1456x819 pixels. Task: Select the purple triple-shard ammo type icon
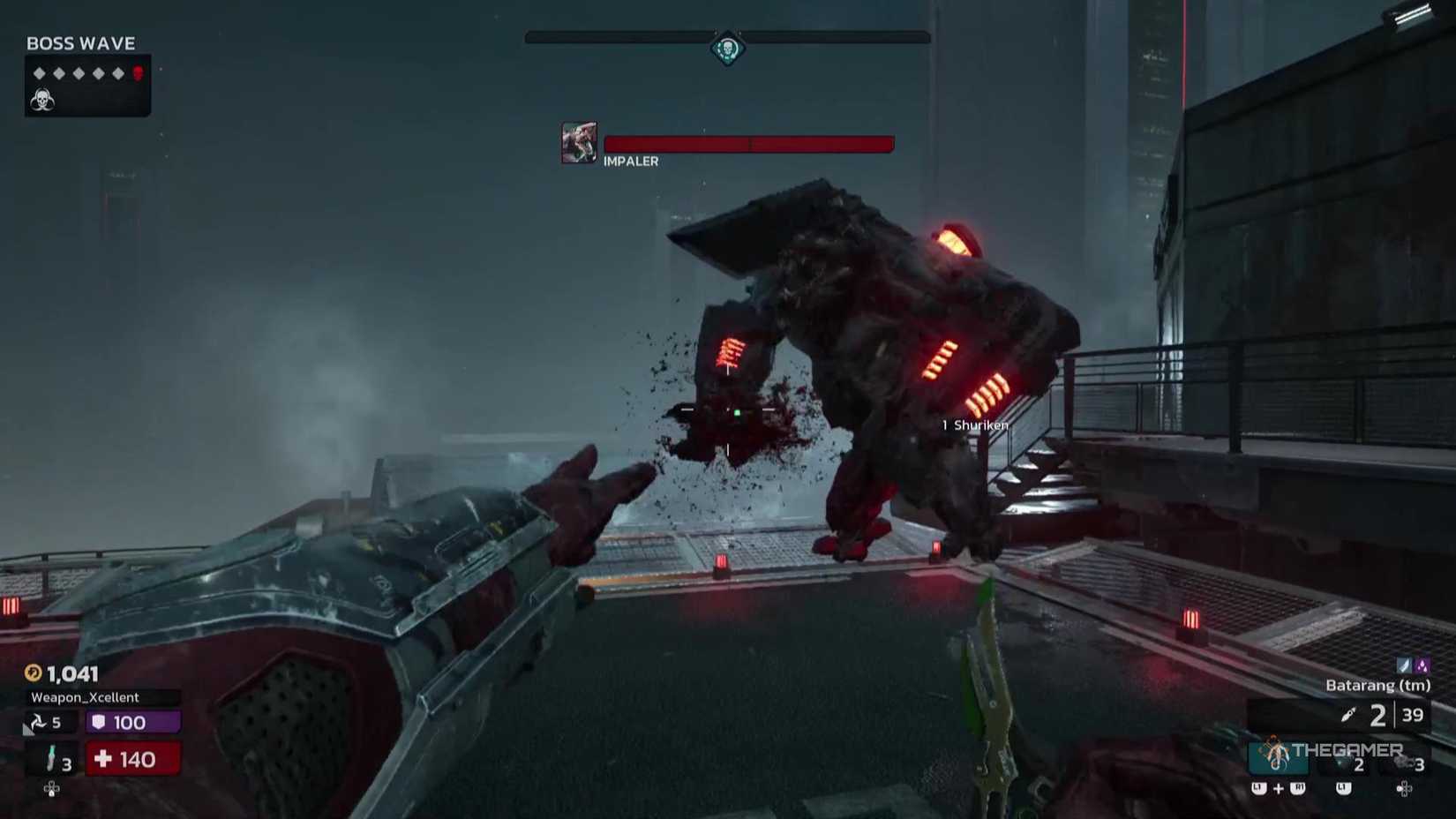(x=1422, y=665)
